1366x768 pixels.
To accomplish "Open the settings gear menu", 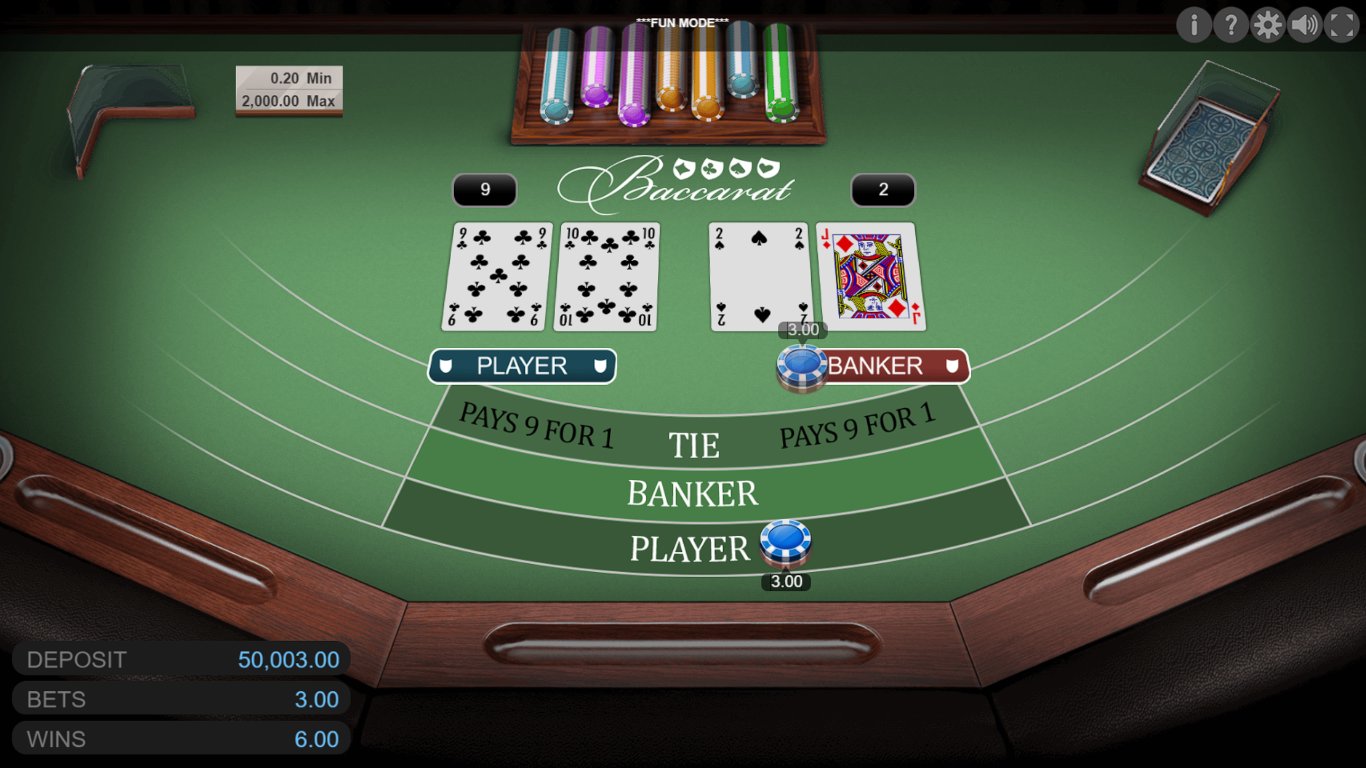I will [x=1267, y=25].
